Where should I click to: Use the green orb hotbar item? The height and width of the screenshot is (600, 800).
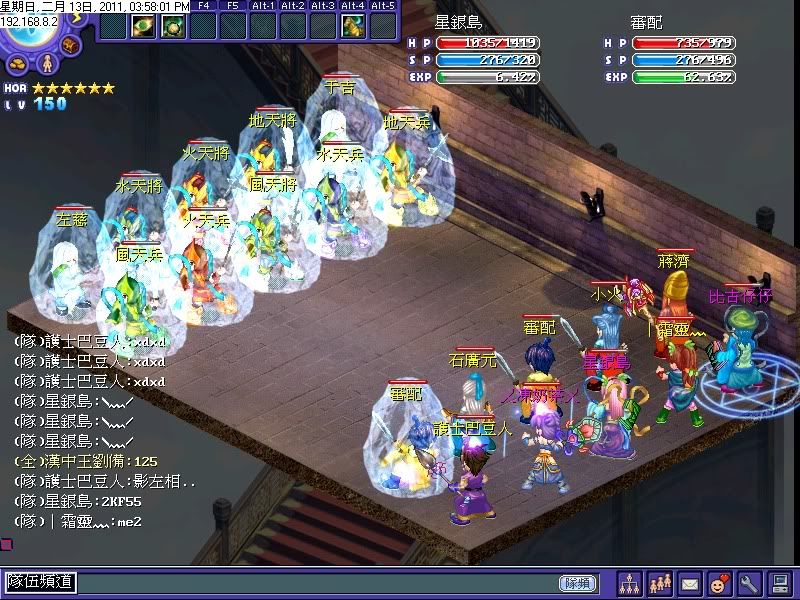click(x=172, y=25)
